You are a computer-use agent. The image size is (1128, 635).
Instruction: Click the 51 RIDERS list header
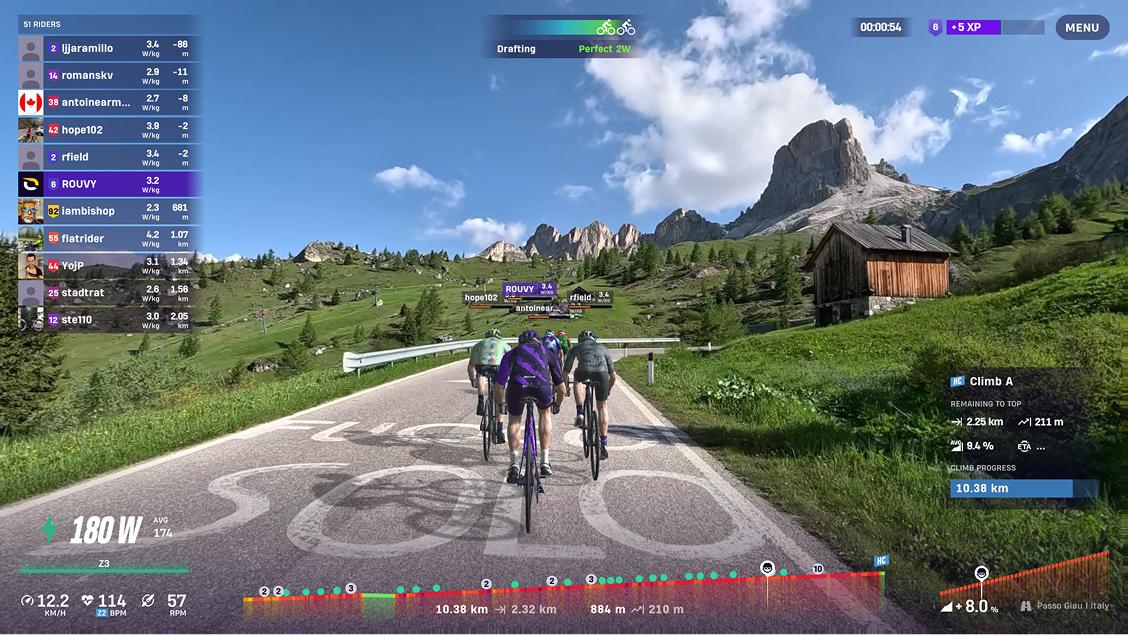[x=108, y=23]
